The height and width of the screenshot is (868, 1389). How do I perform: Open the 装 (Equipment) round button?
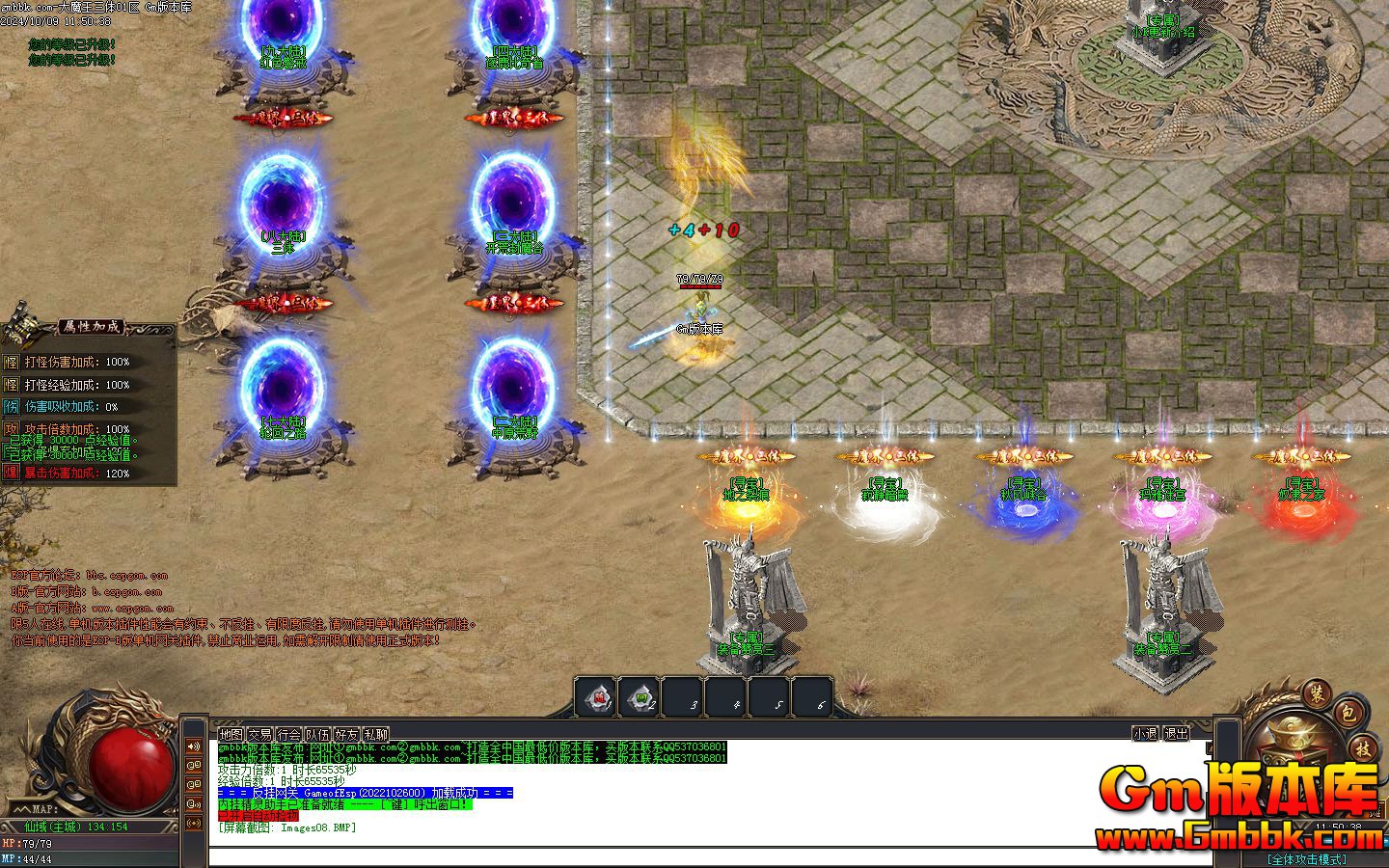1316,692
